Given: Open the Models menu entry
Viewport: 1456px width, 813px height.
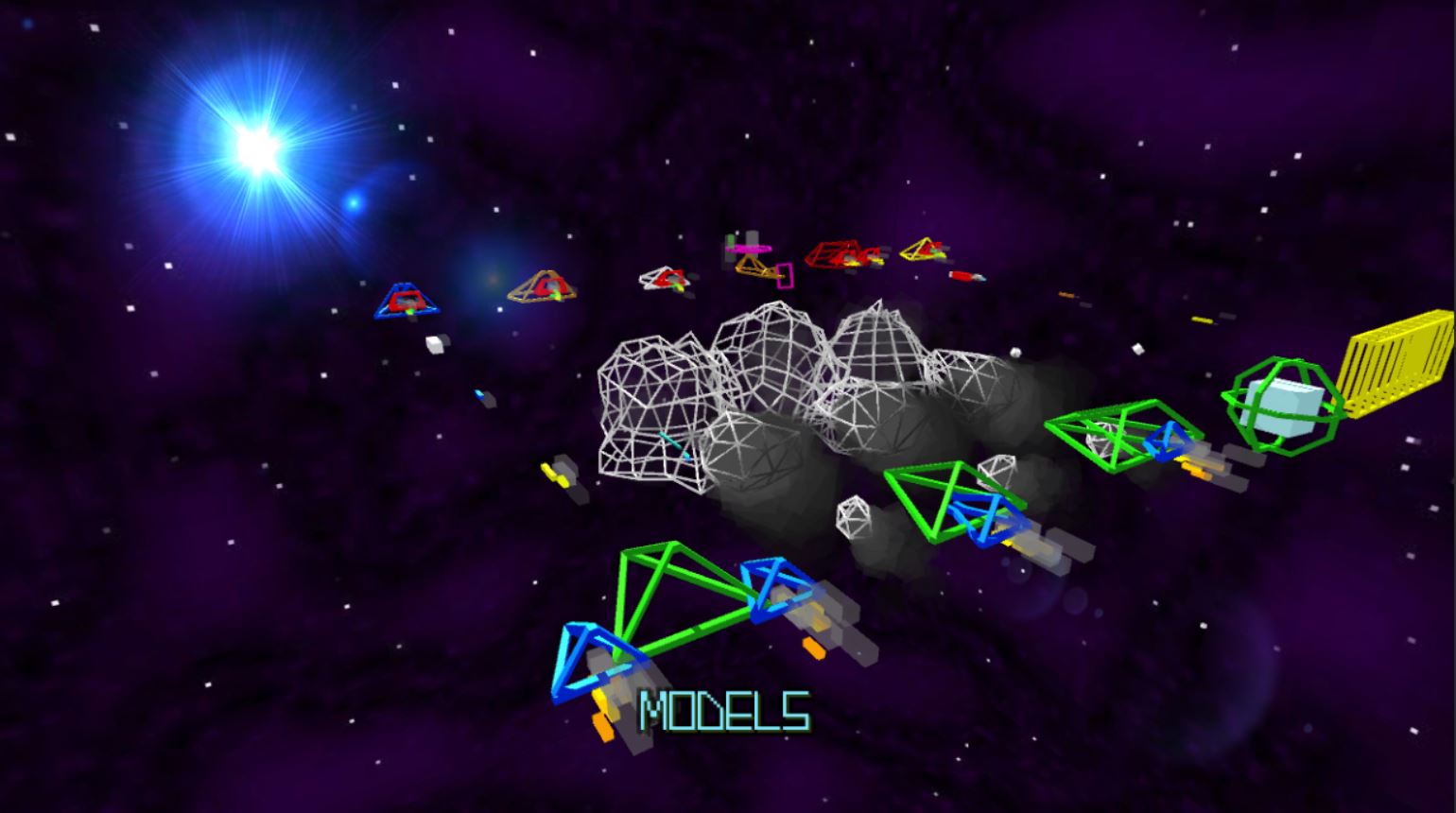Looking at the screenshot, I should point(724,712).
